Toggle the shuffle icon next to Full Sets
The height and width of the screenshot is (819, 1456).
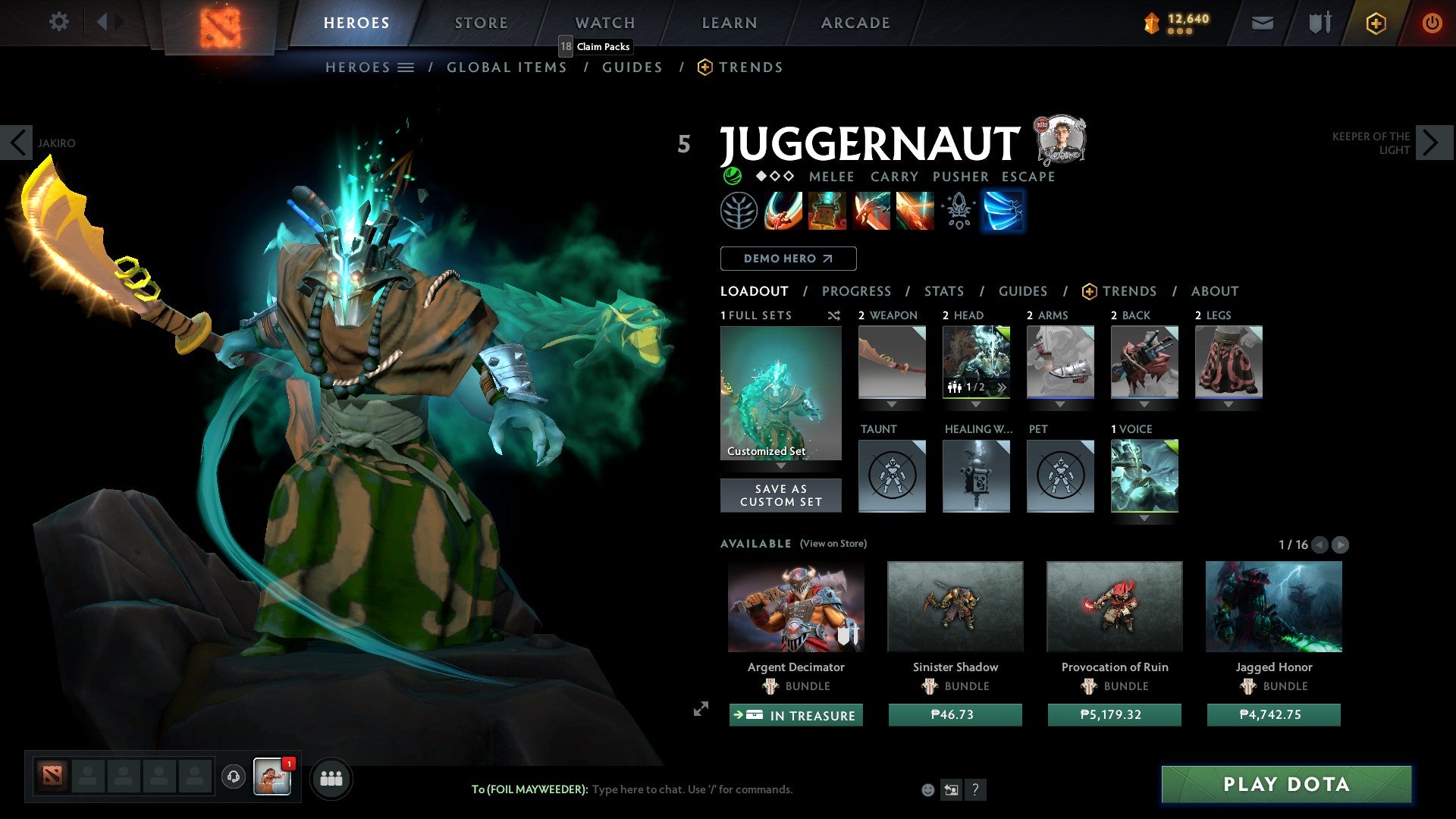click(x=833, y=315)
